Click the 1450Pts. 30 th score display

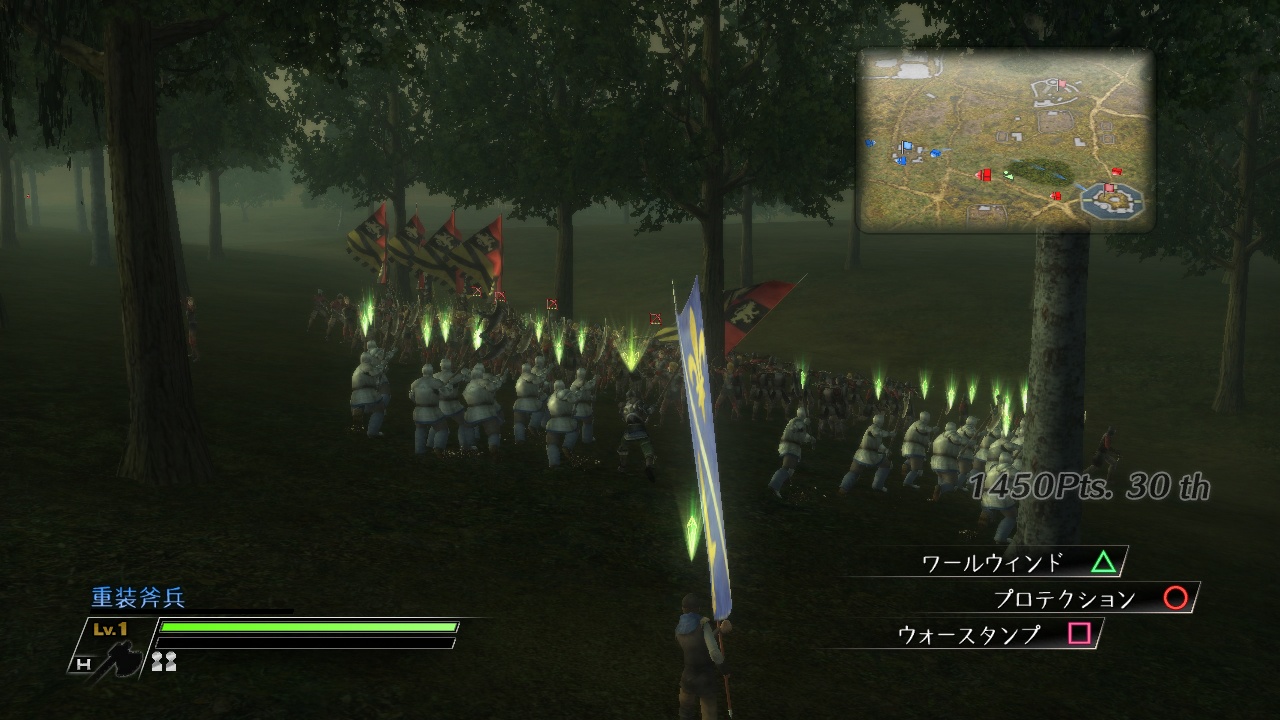point(1085,486)
